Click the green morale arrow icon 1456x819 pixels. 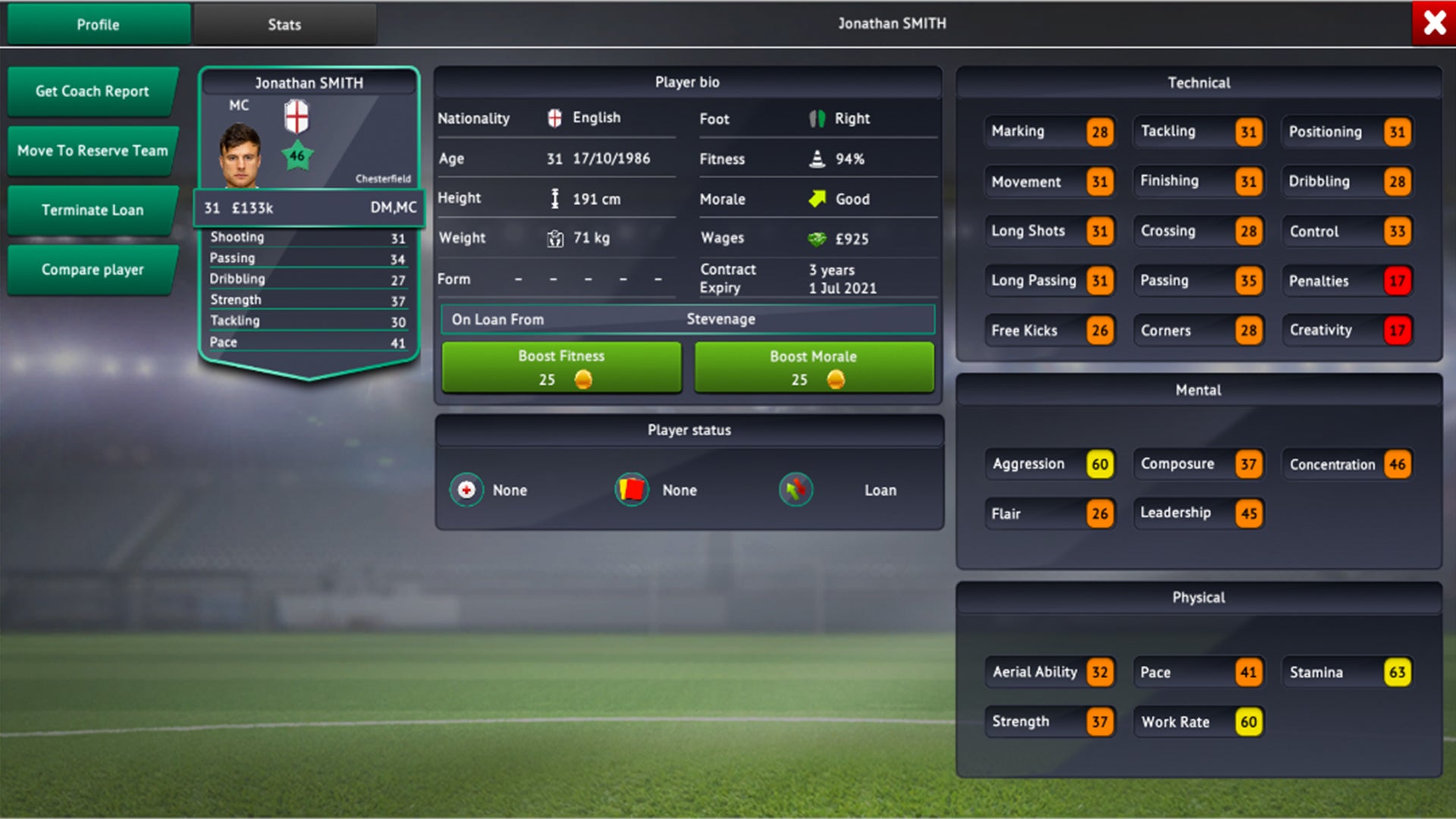coord(816,198)
